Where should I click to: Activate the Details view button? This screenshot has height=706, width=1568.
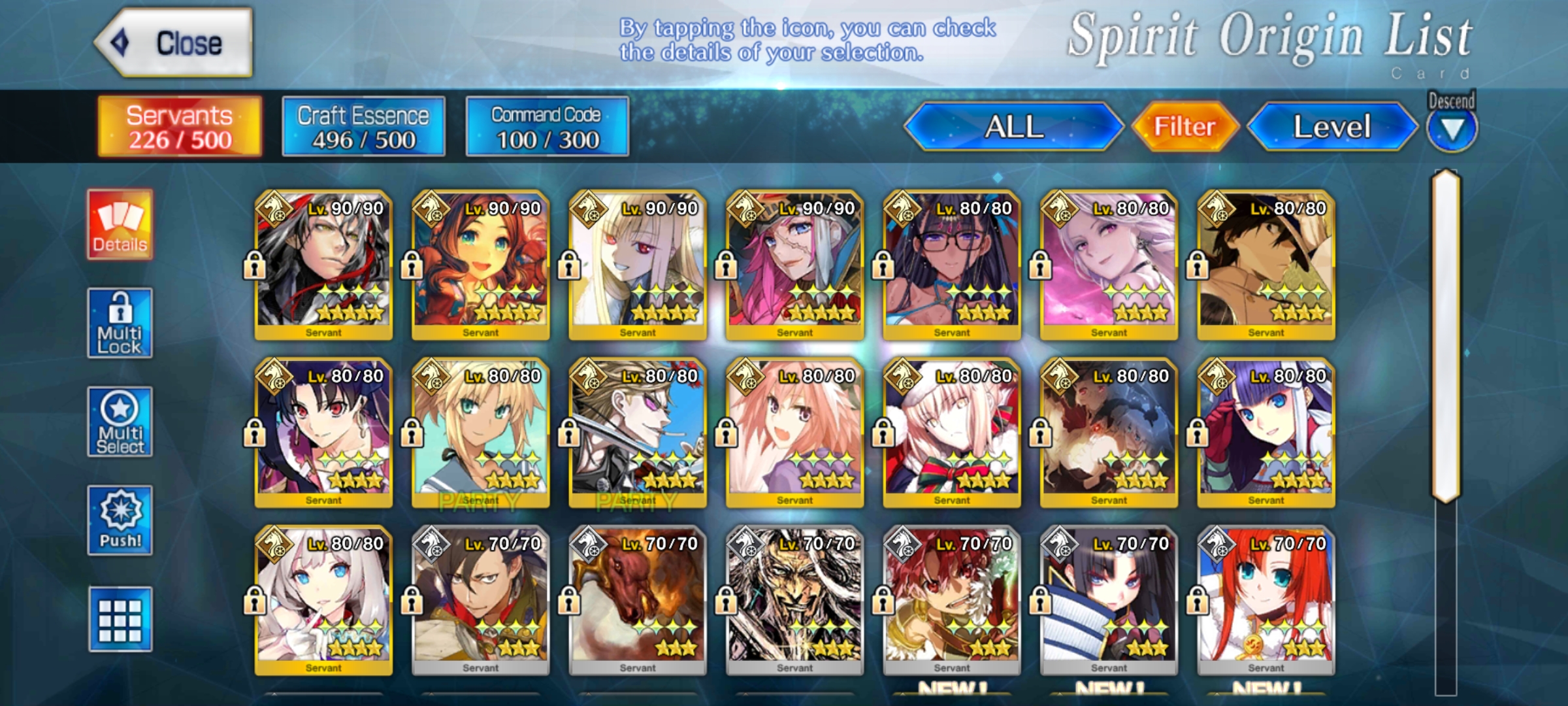coord(120,225)
